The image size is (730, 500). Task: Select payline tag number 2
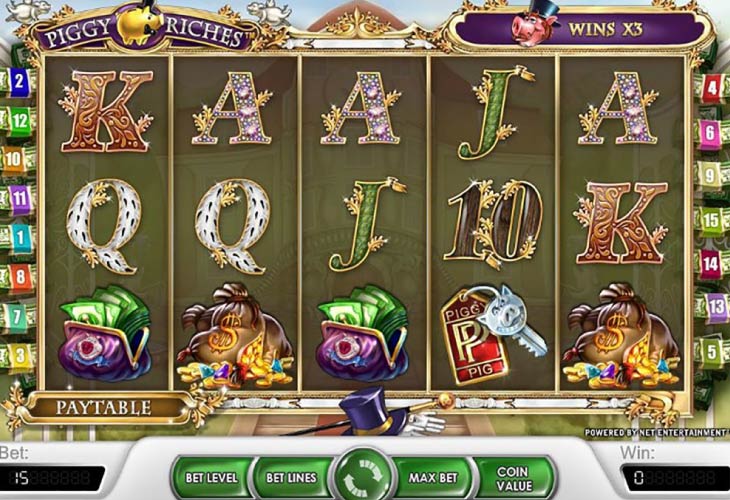(19, 81)
